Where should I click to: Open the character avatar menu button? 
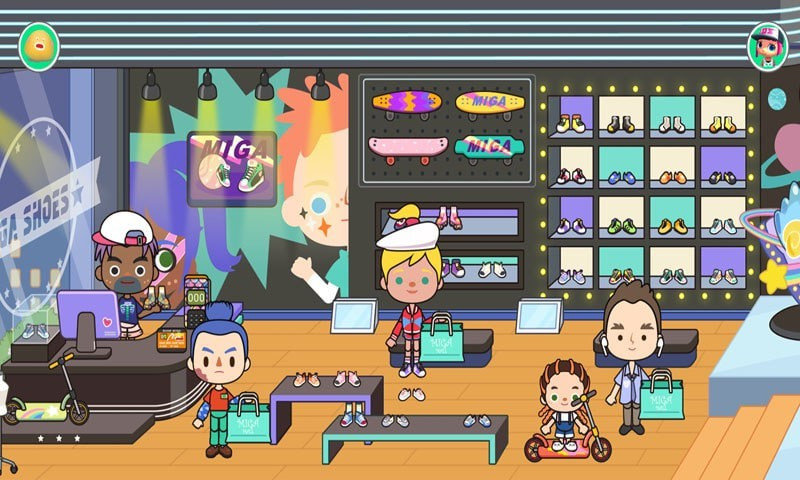click(767, 45)
